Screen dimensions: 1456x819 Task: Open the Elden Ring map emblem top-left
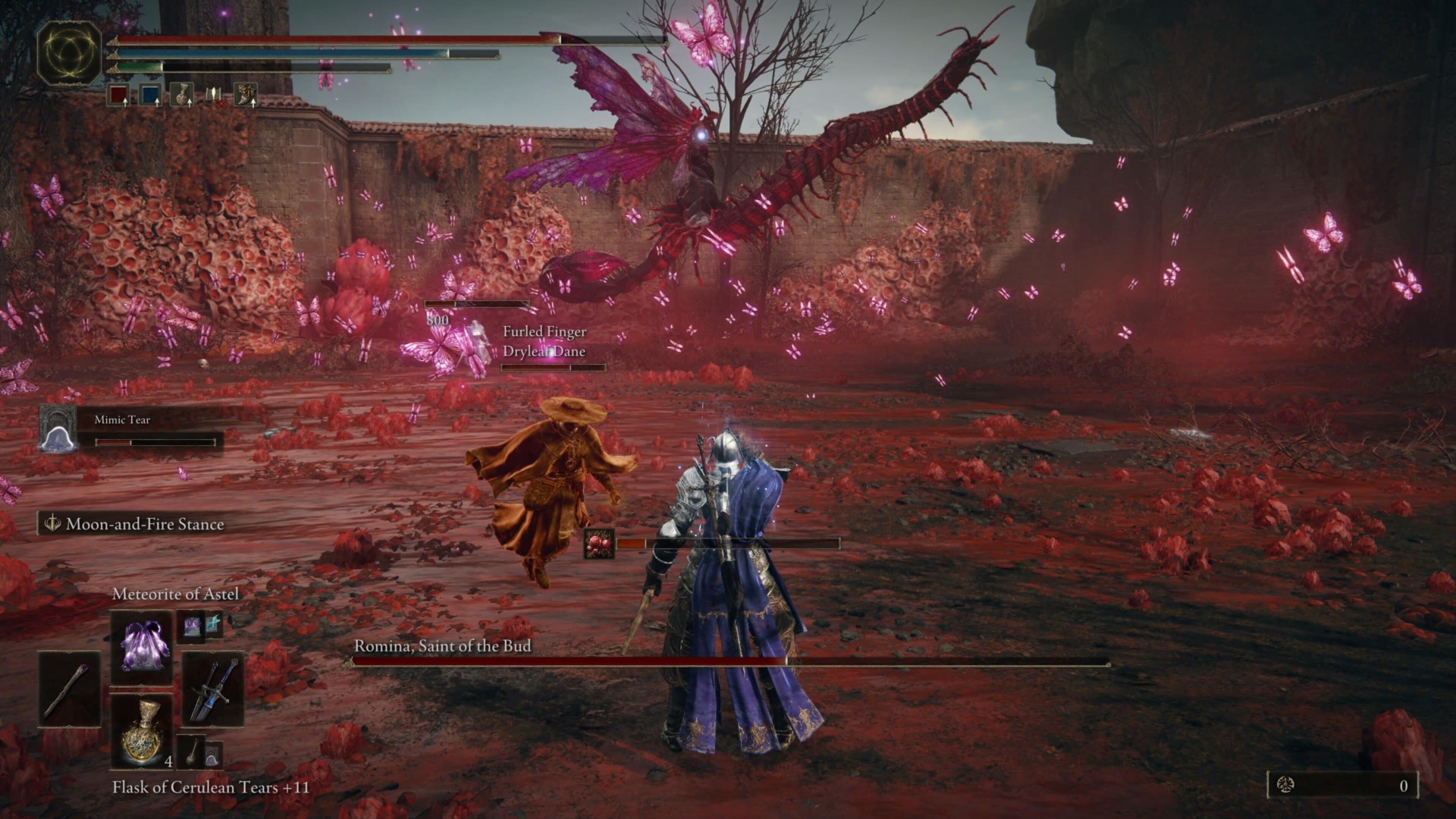[x=71, y=53]
